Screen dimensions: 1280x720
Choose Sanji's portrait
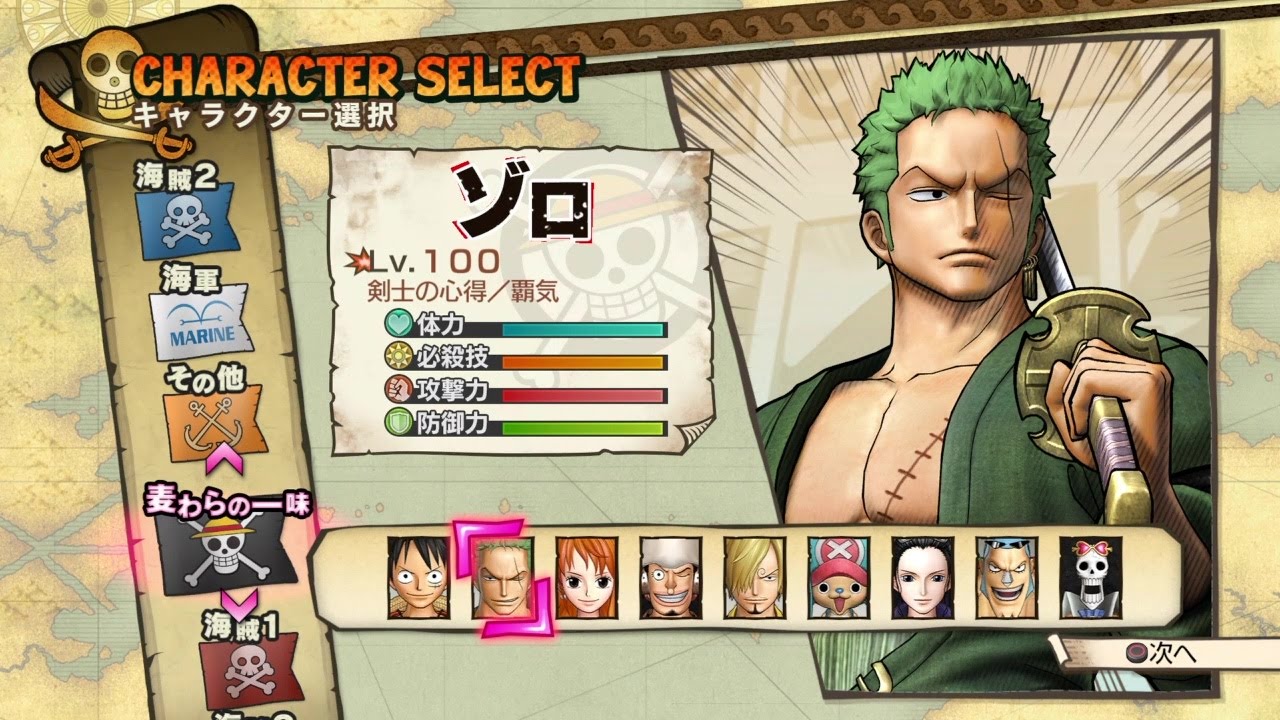754,579
